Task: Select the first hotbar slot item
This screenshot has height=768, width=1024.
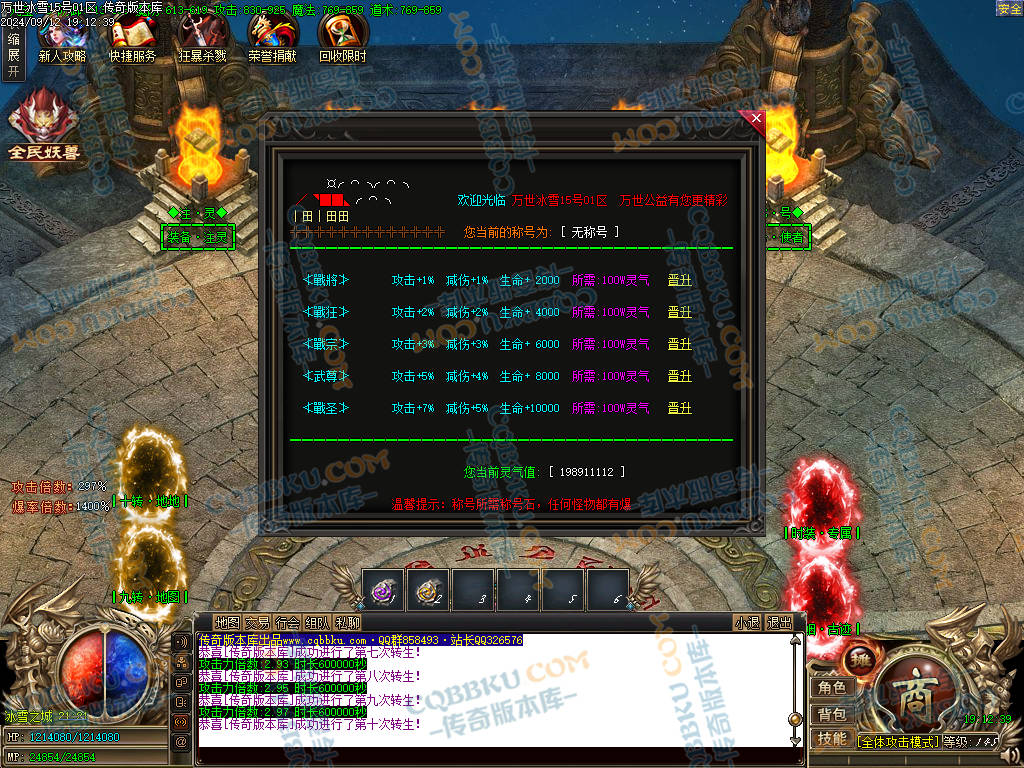Action: [383, 590]
